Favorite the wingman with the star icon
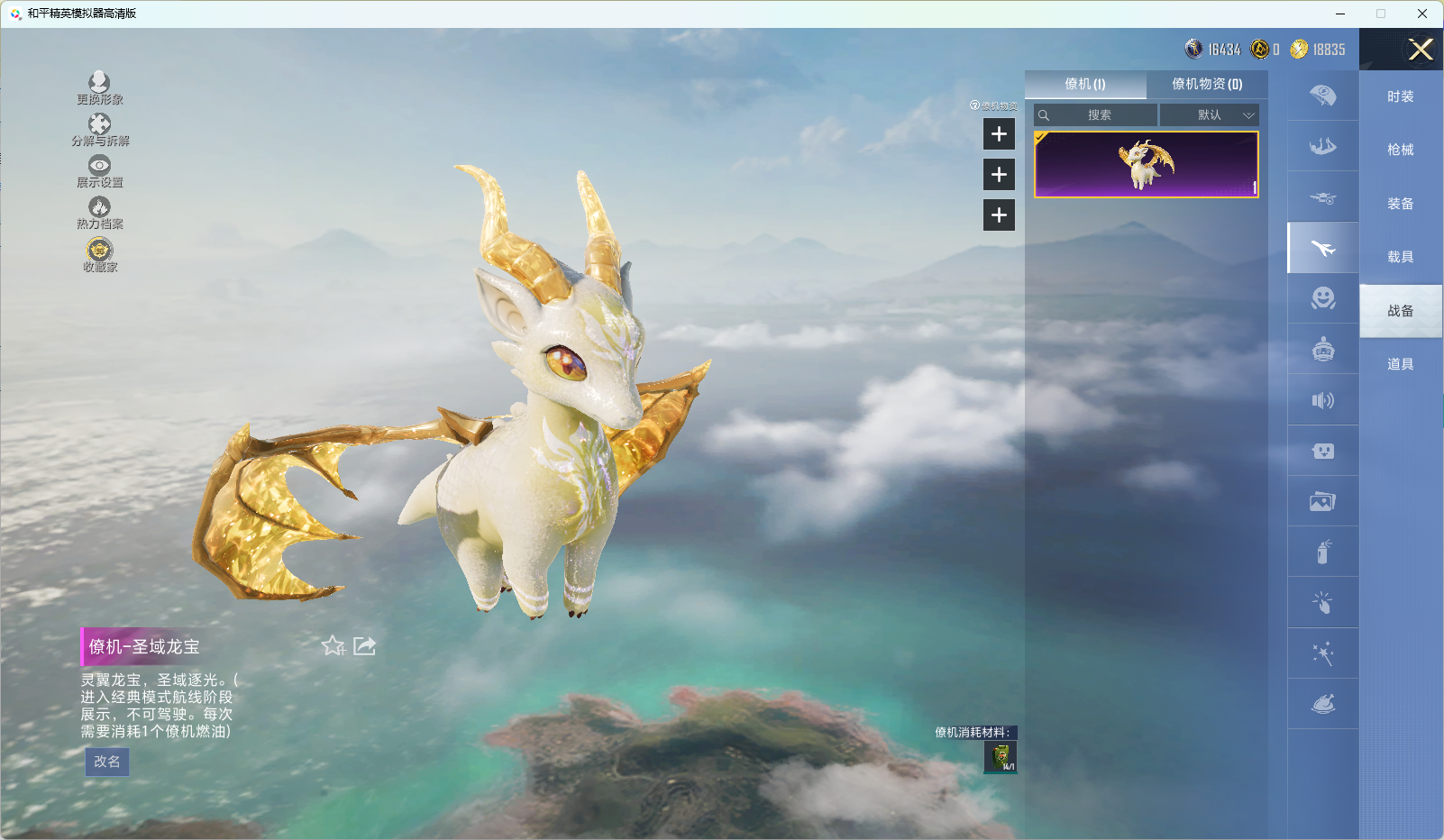Screen dimensions: 1444x840 333,645
